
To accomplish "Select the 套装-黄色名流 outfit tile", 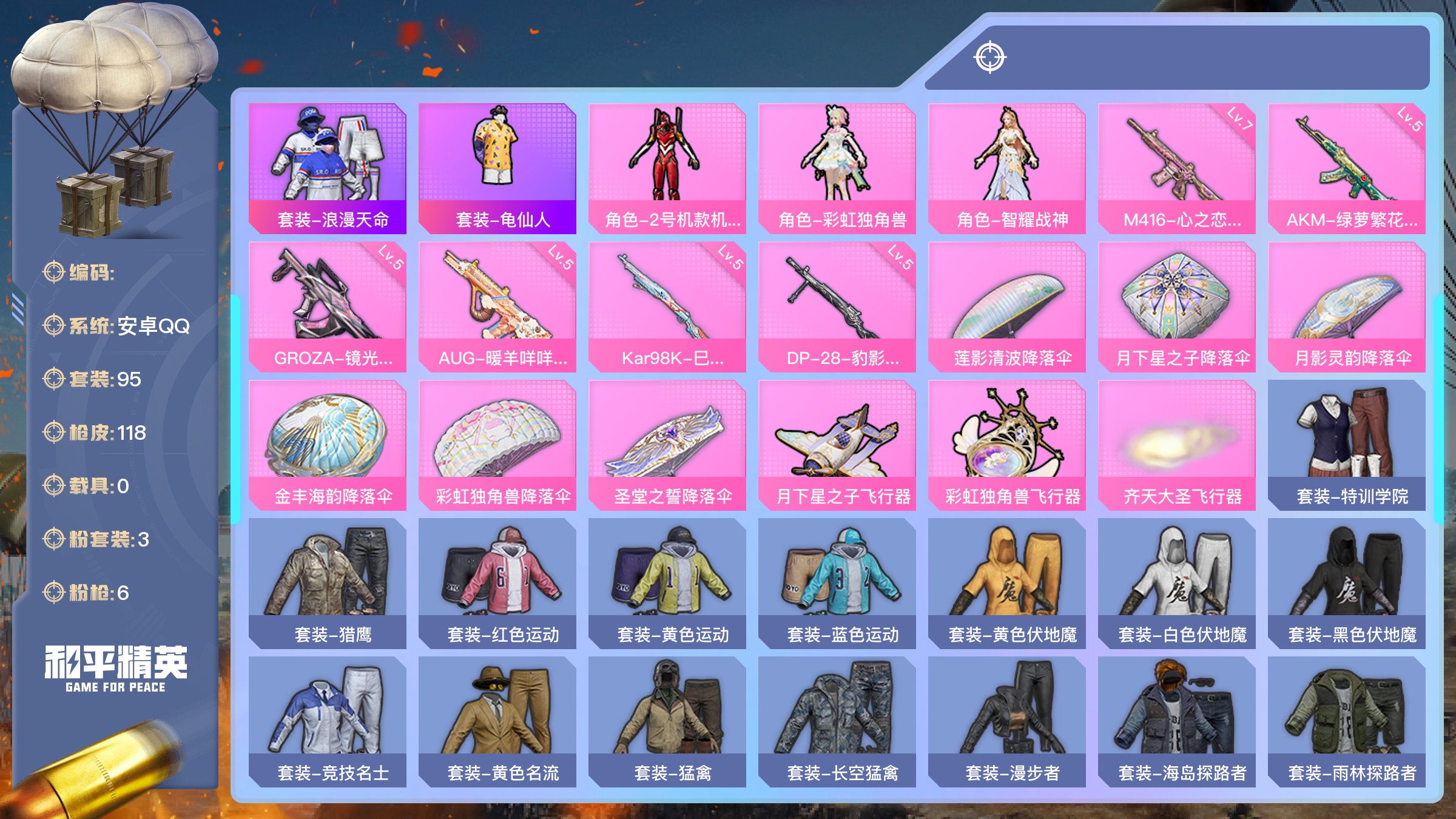I will click(x=497, y=721).
